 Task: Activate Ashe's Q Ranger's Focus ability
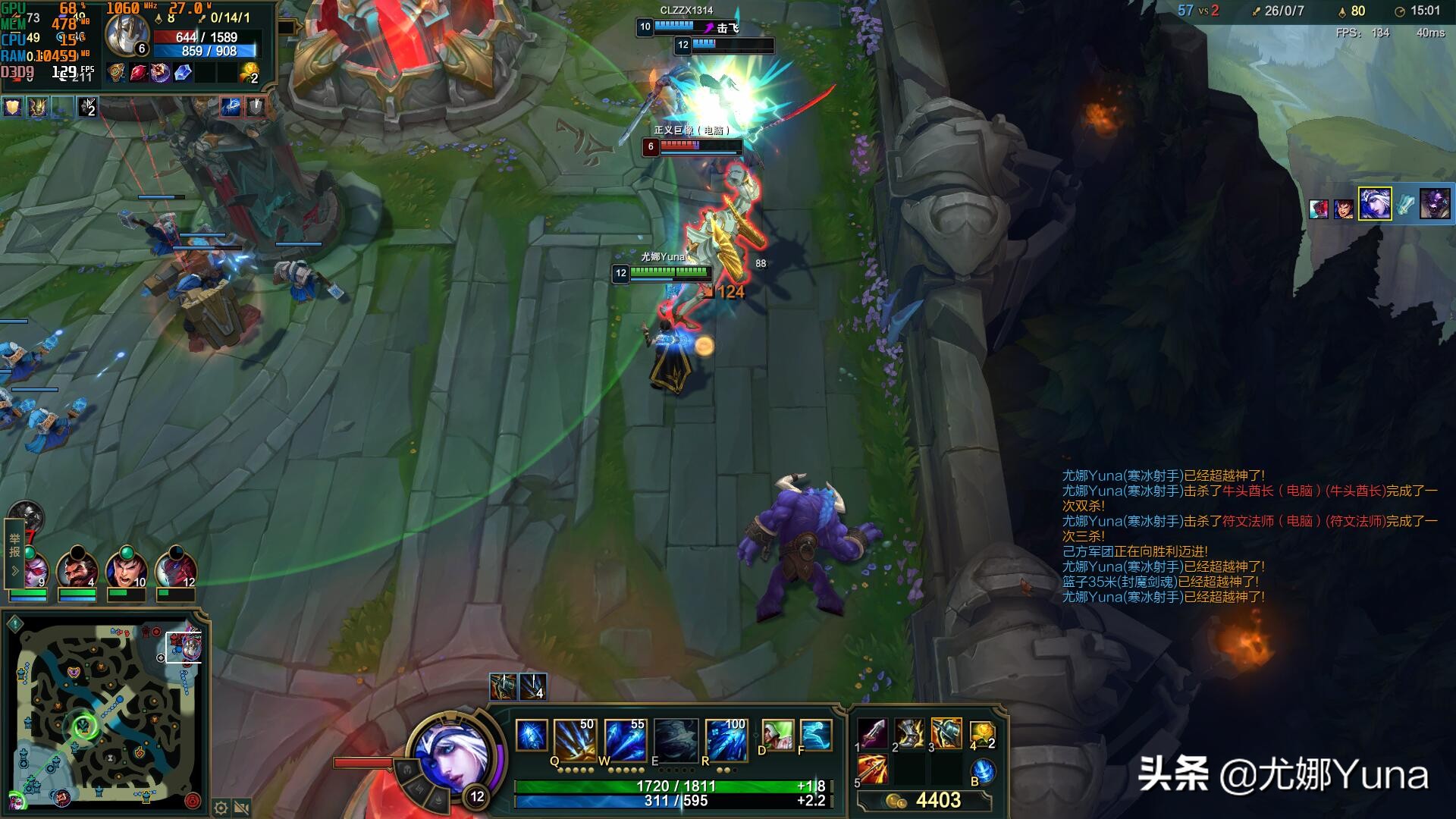pyautogui.click(x=574, y=739)
